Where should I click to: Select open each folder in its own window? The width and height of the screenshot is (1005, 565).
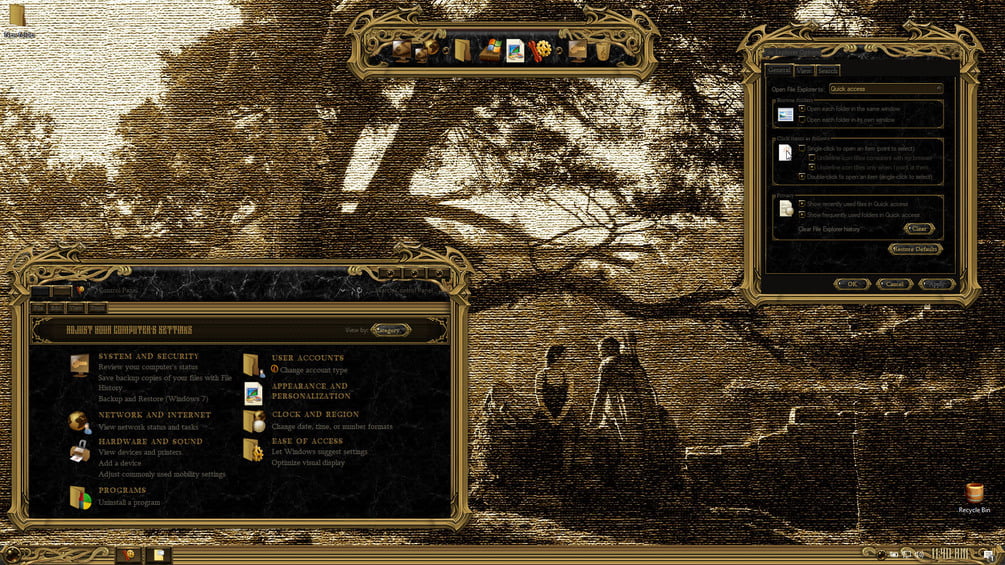pyautogui.click(x=802, y=119)
